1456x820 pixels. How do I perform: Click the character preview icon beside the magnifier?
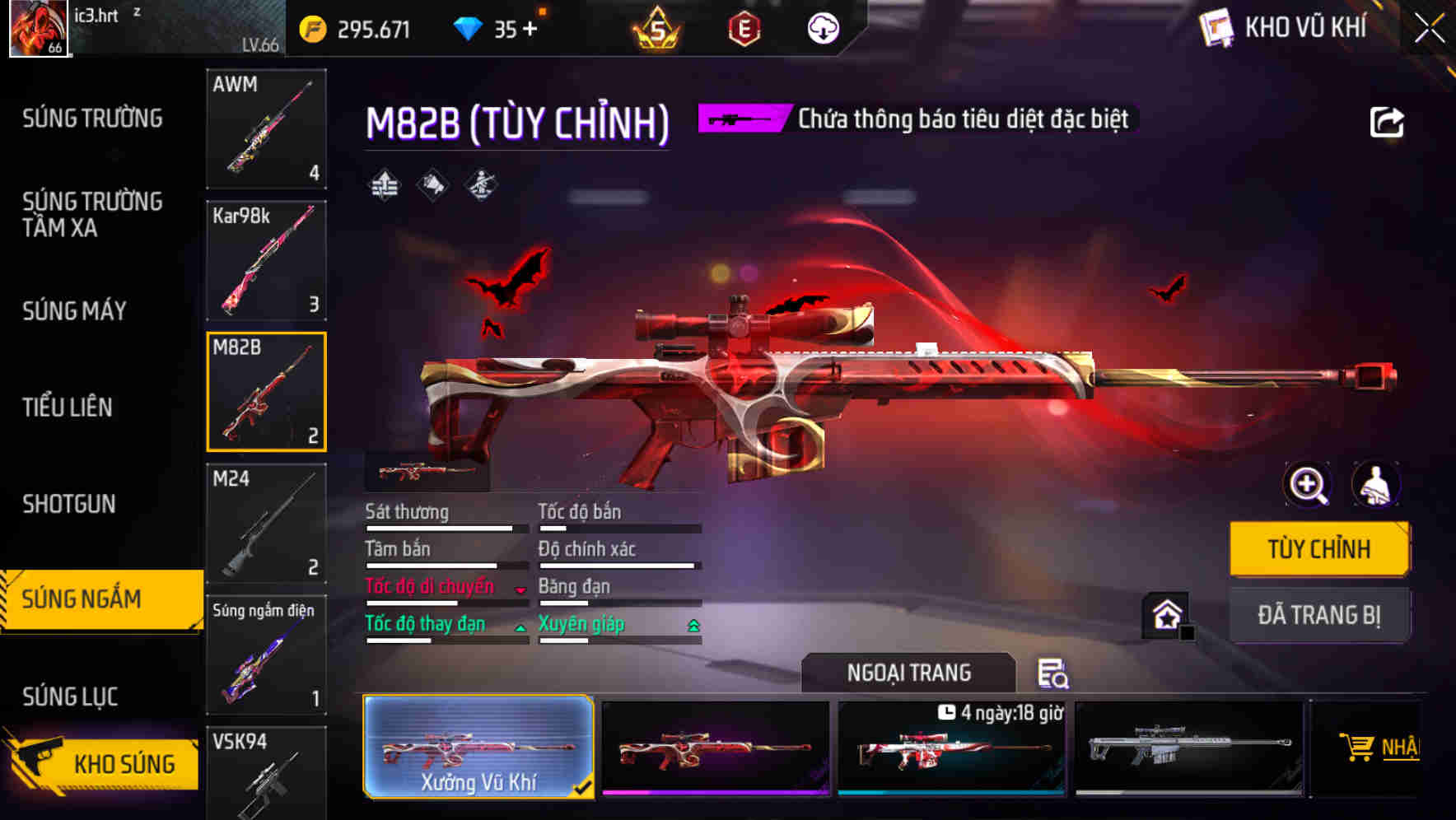click(x=1377, y=485)
